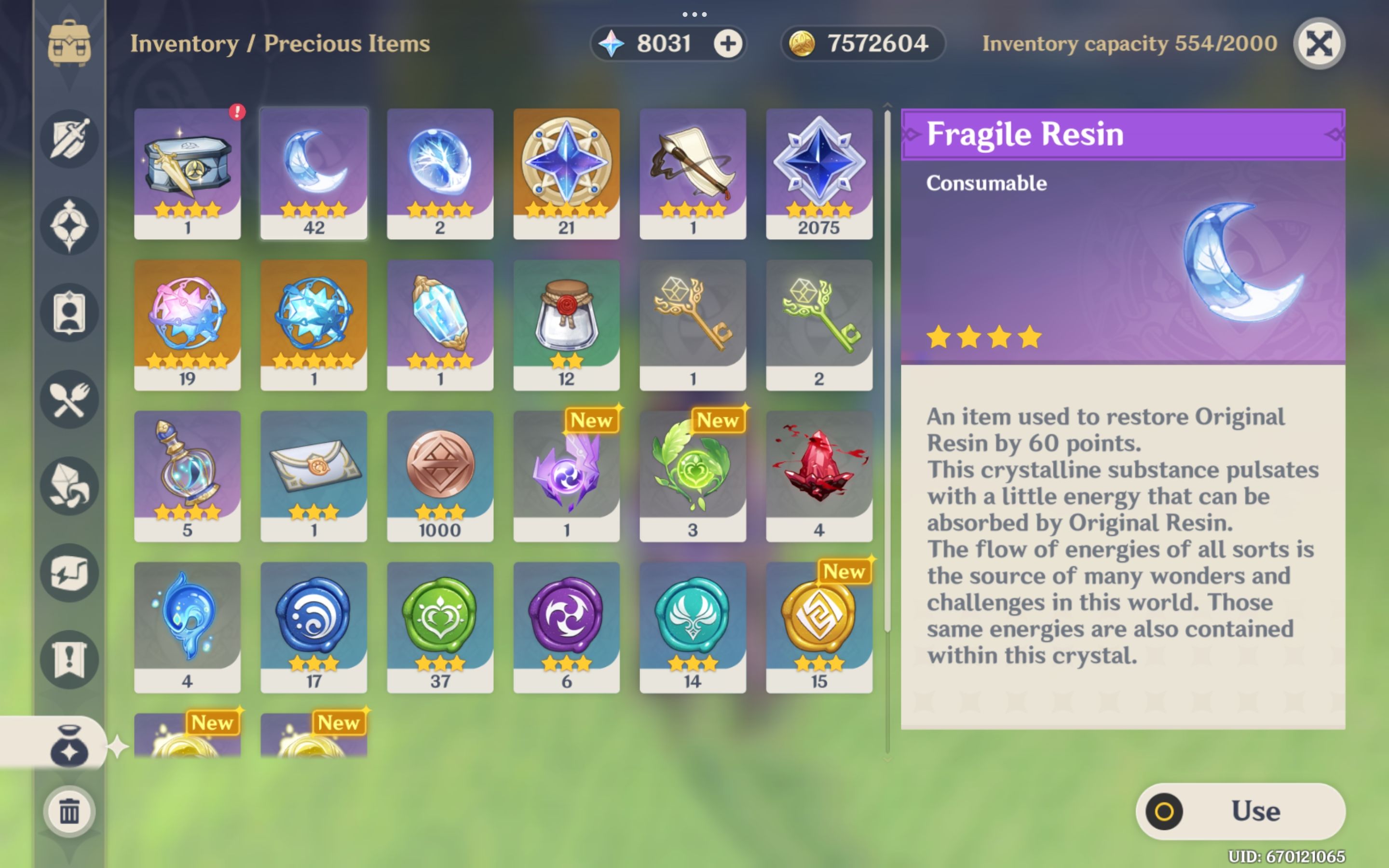
Task: Select the red crystal item with 4
Action: [819, 475]
